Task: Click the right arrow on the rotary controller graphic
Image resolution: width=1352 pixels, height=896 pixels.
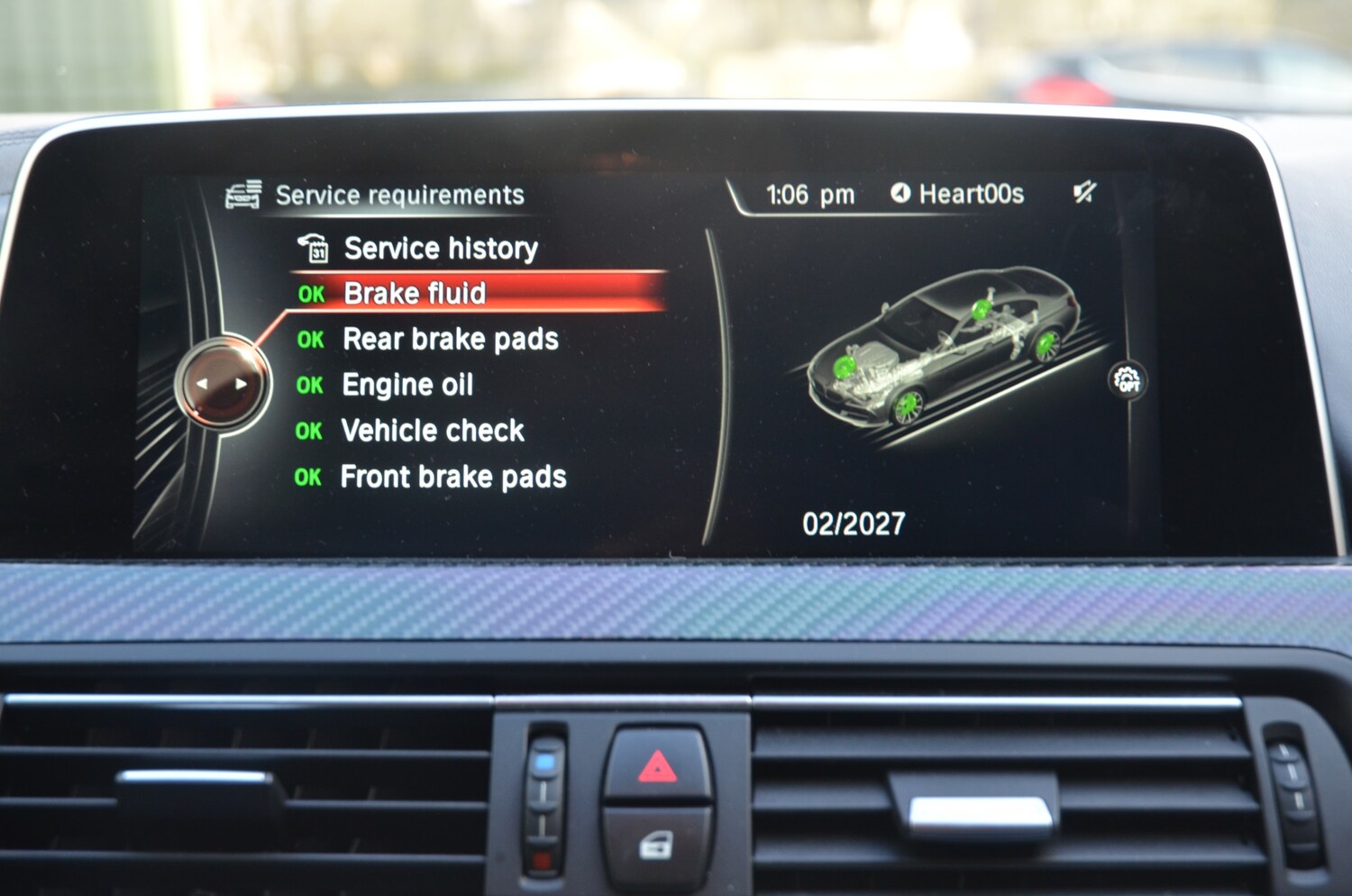Action: pyautogui.click(x=240, y=383)
